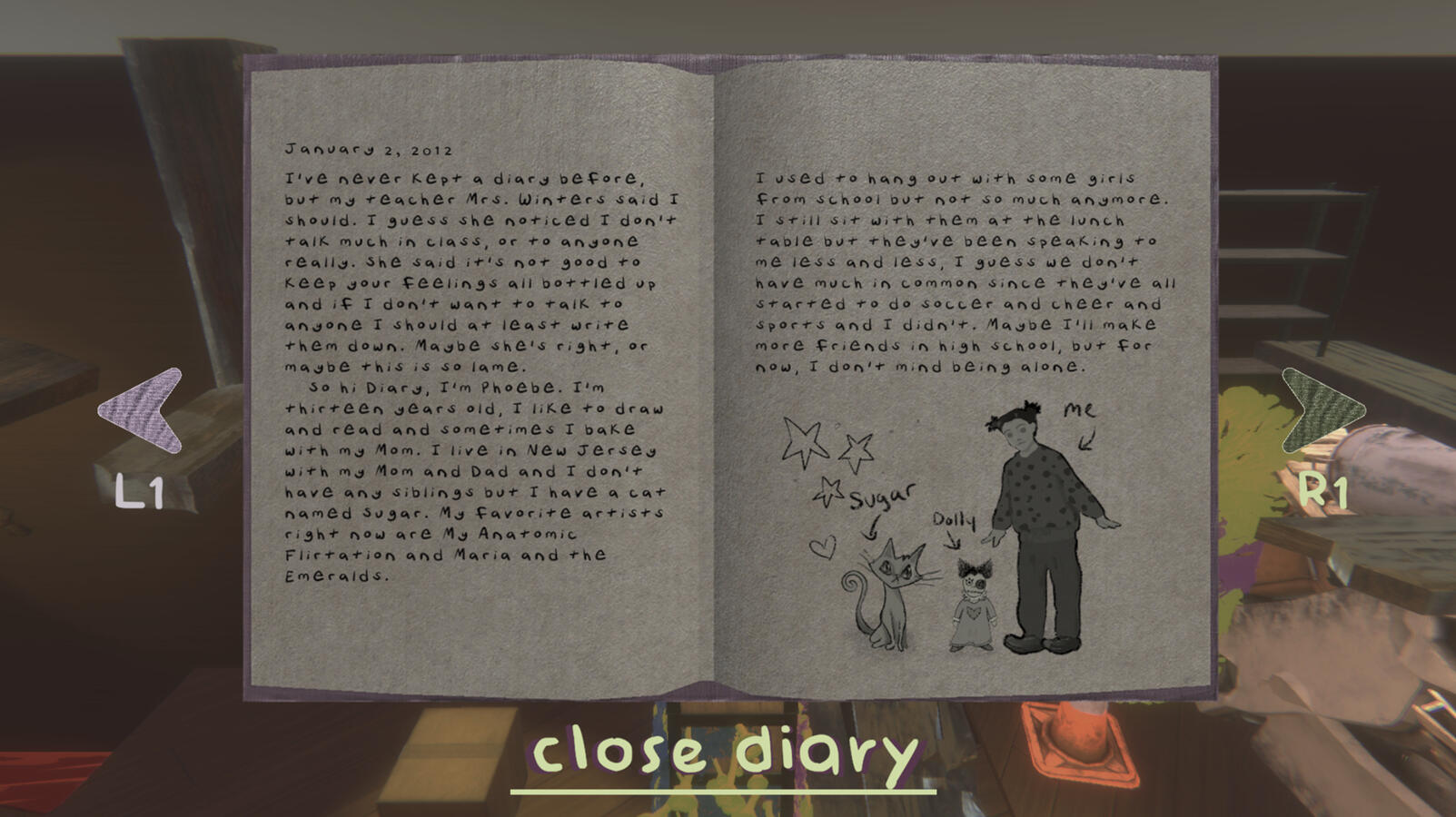Click the L1 previous page arrow
This screenshot has height=817, width=1456.
click(x=138, y=408)
